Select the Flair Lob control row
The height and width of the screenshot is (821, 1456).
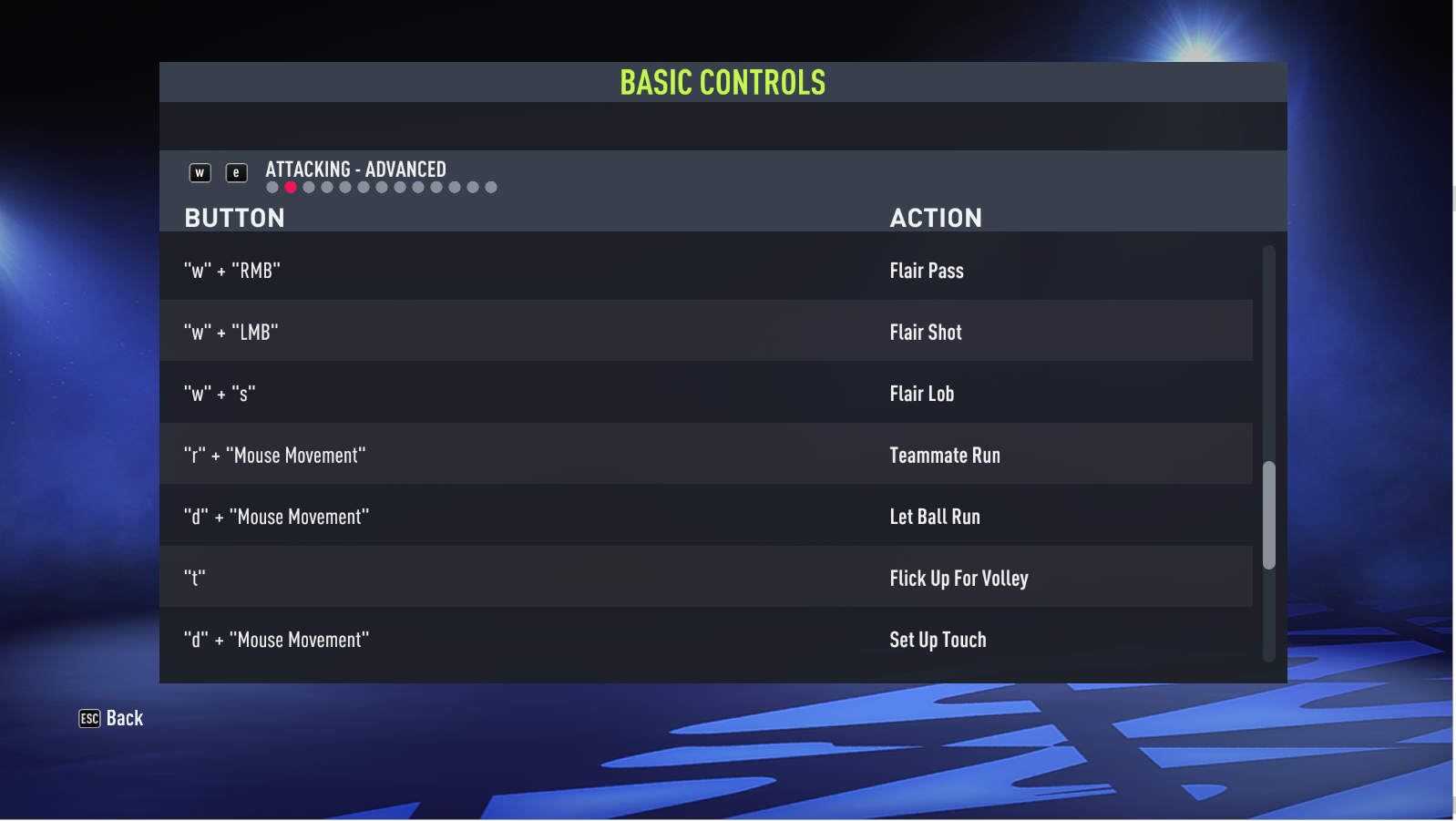pyautogui.click(x=711, y=393)
